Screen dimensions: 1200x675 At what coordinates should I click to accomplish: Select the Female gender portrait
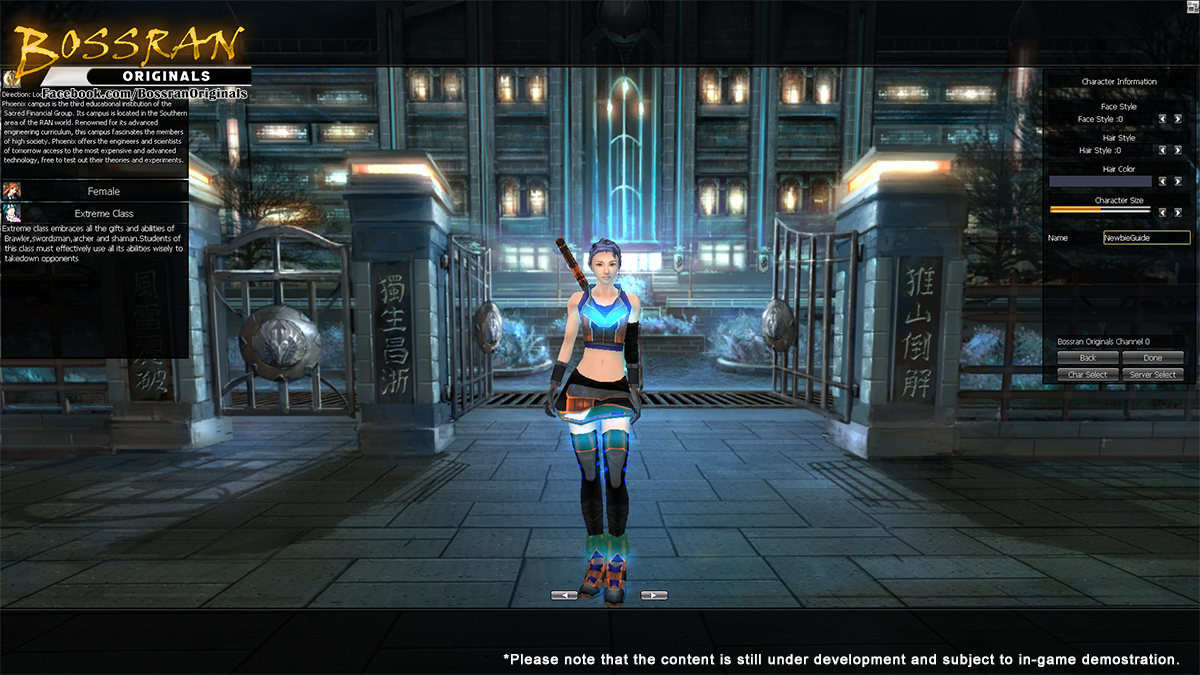(x=12, y=191)
